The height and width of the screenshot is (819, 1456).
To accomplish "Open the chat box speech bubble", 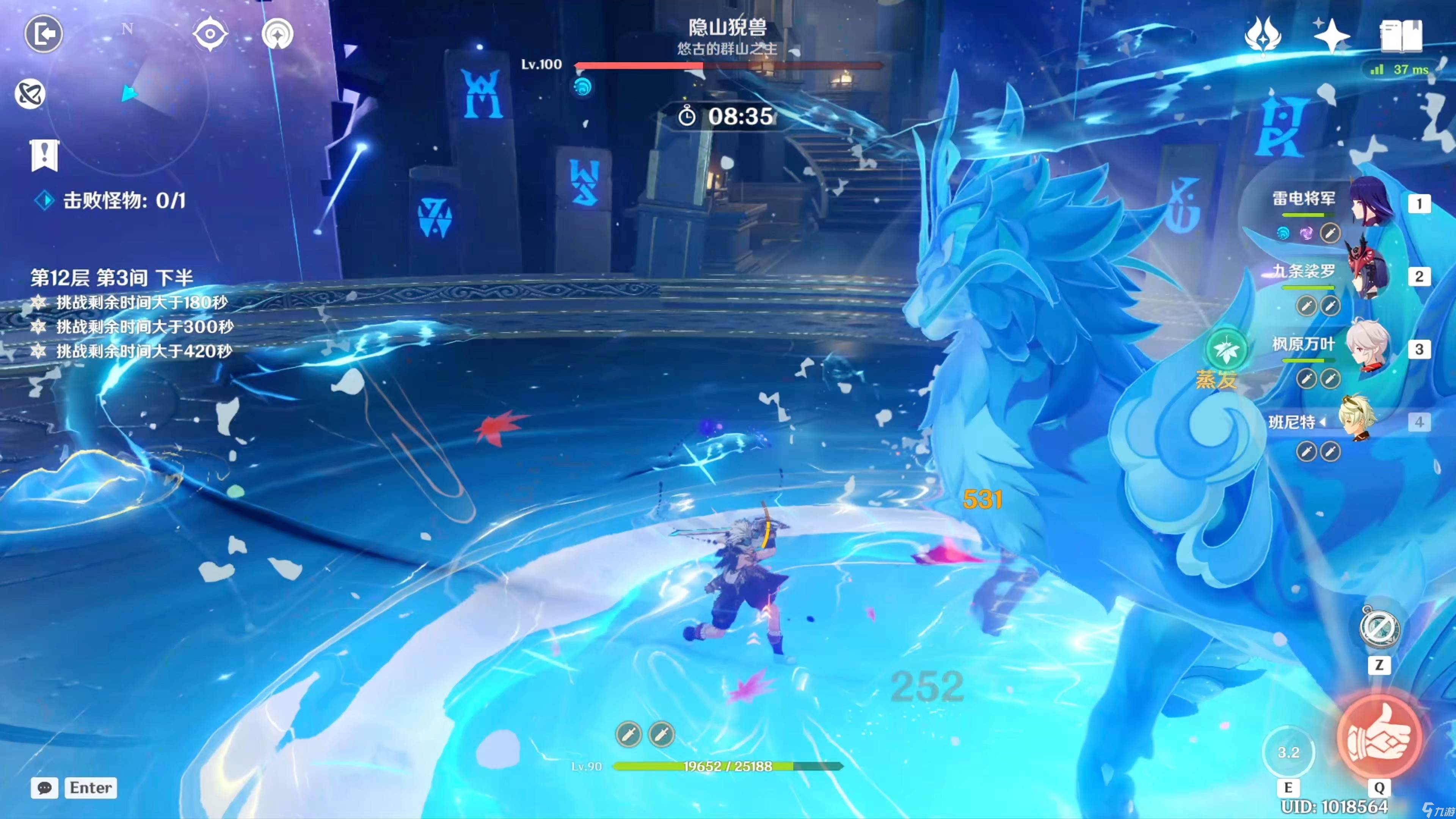I will [45, 788].
